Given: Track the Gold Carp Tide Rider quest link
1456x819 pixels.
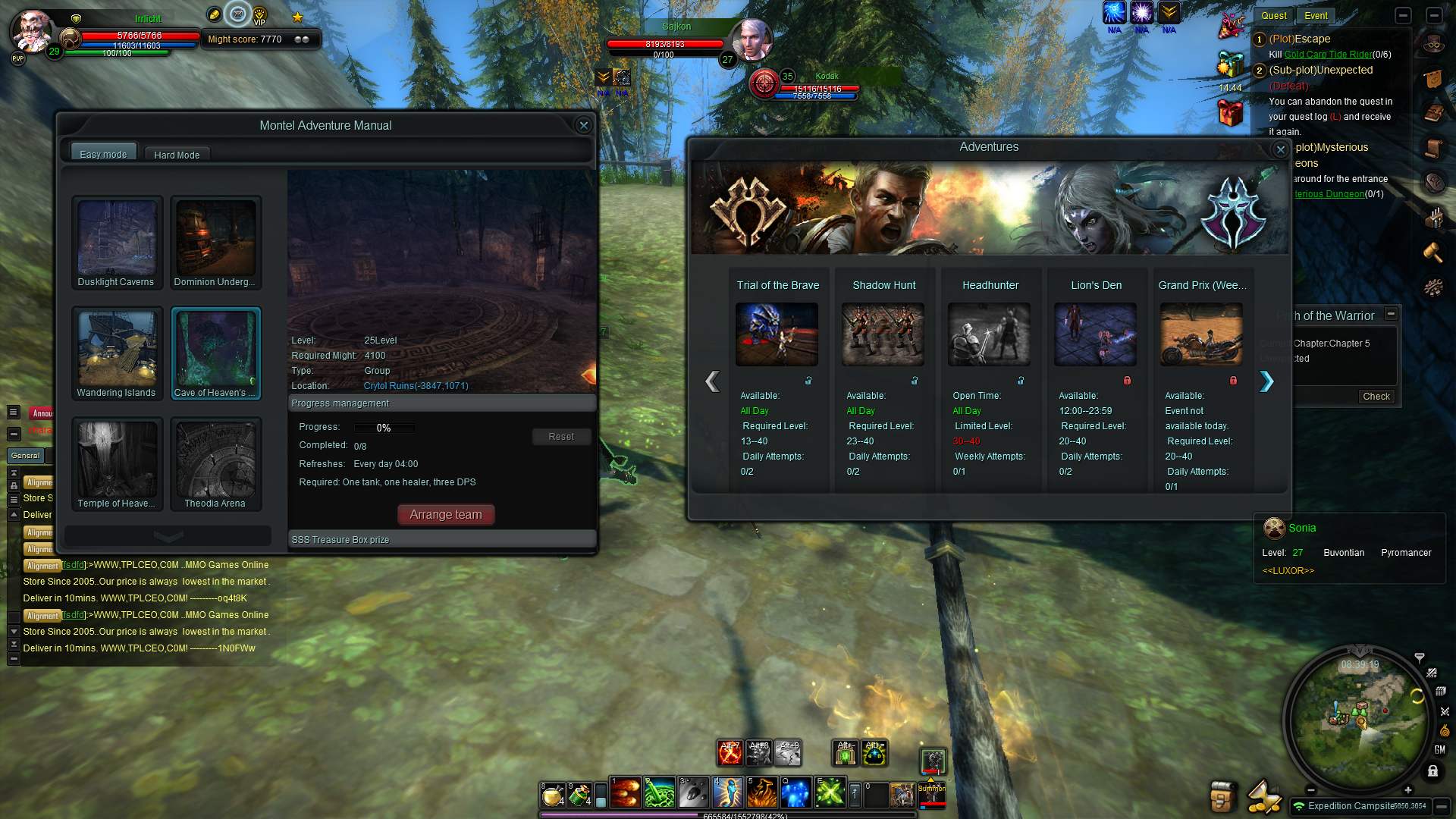Looking at the screenshot, I should pos(1328,55).
